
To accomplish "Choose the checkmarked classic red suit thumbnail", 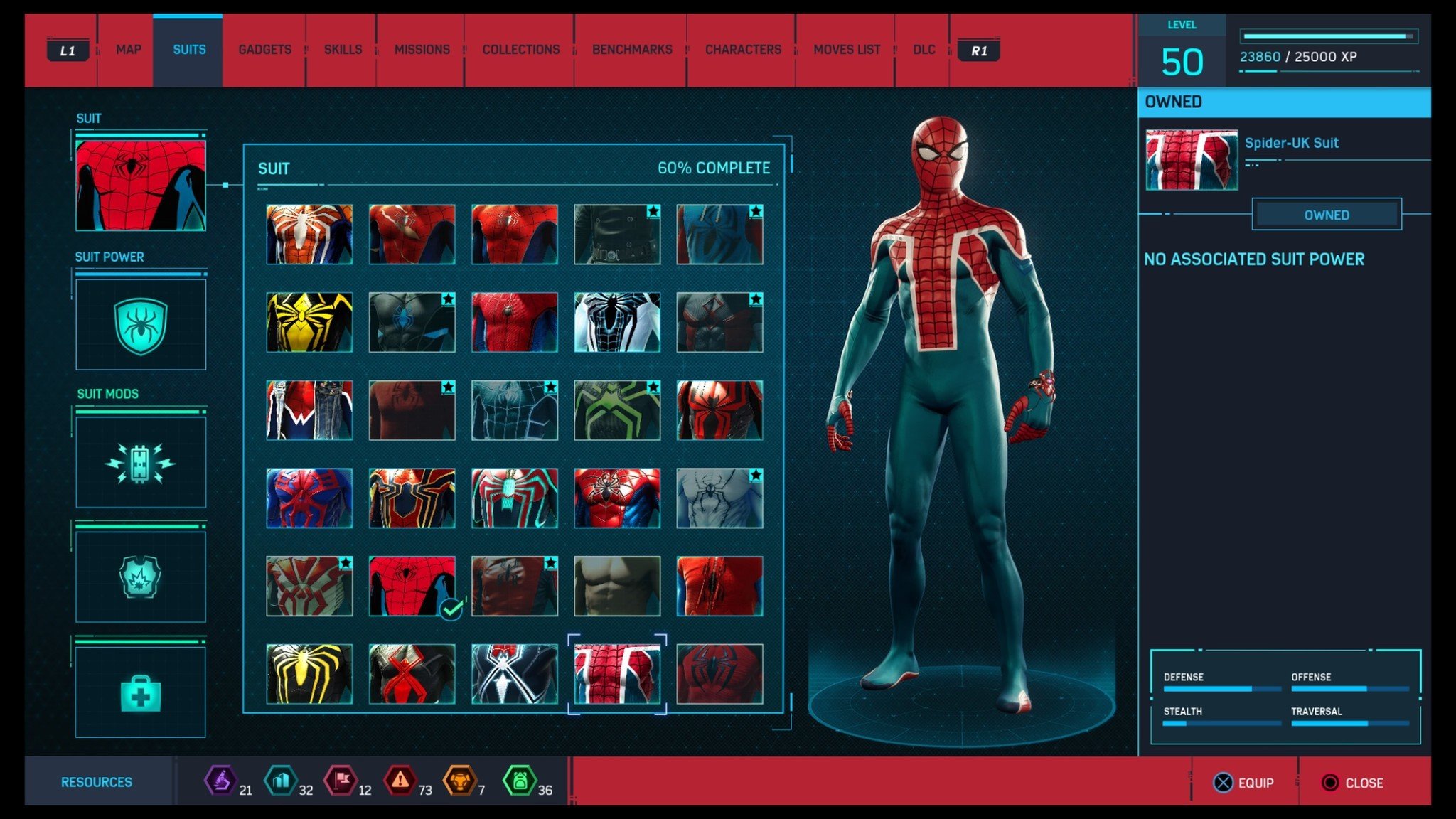I will click(x=412, y=586).
